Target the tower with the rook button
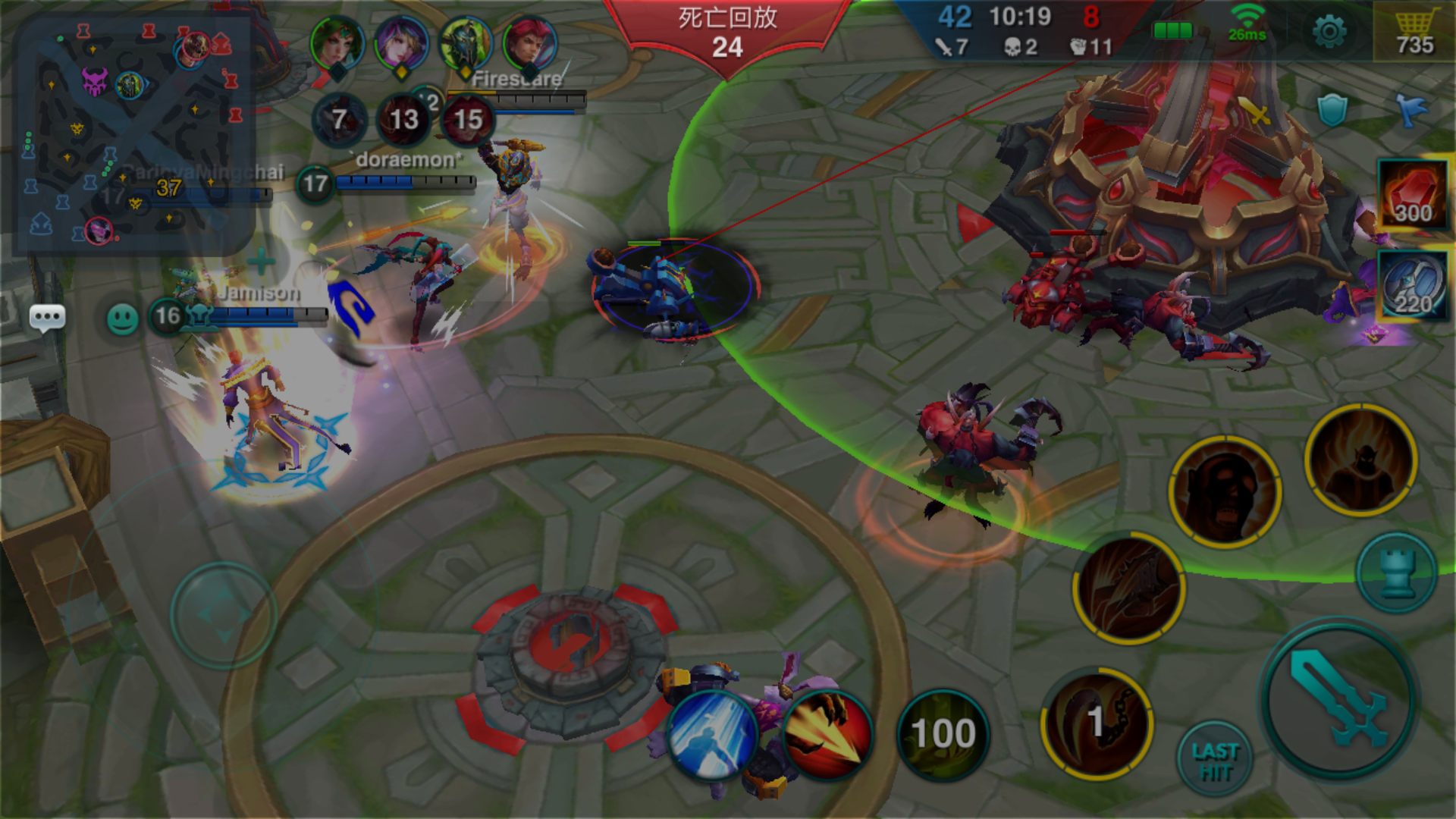This screenshot has height=819, width=1456. click(1396, 573)
